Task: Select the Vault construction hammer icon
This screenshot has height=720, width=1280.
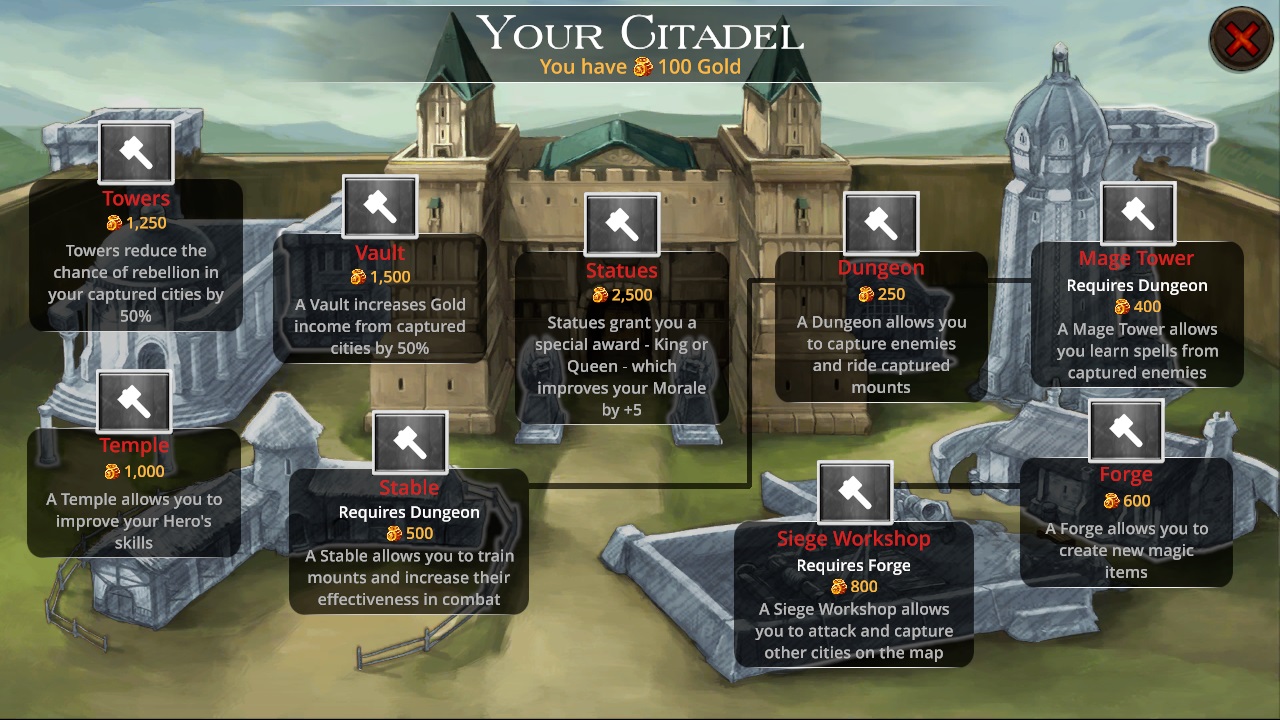Action: [380, 207]
